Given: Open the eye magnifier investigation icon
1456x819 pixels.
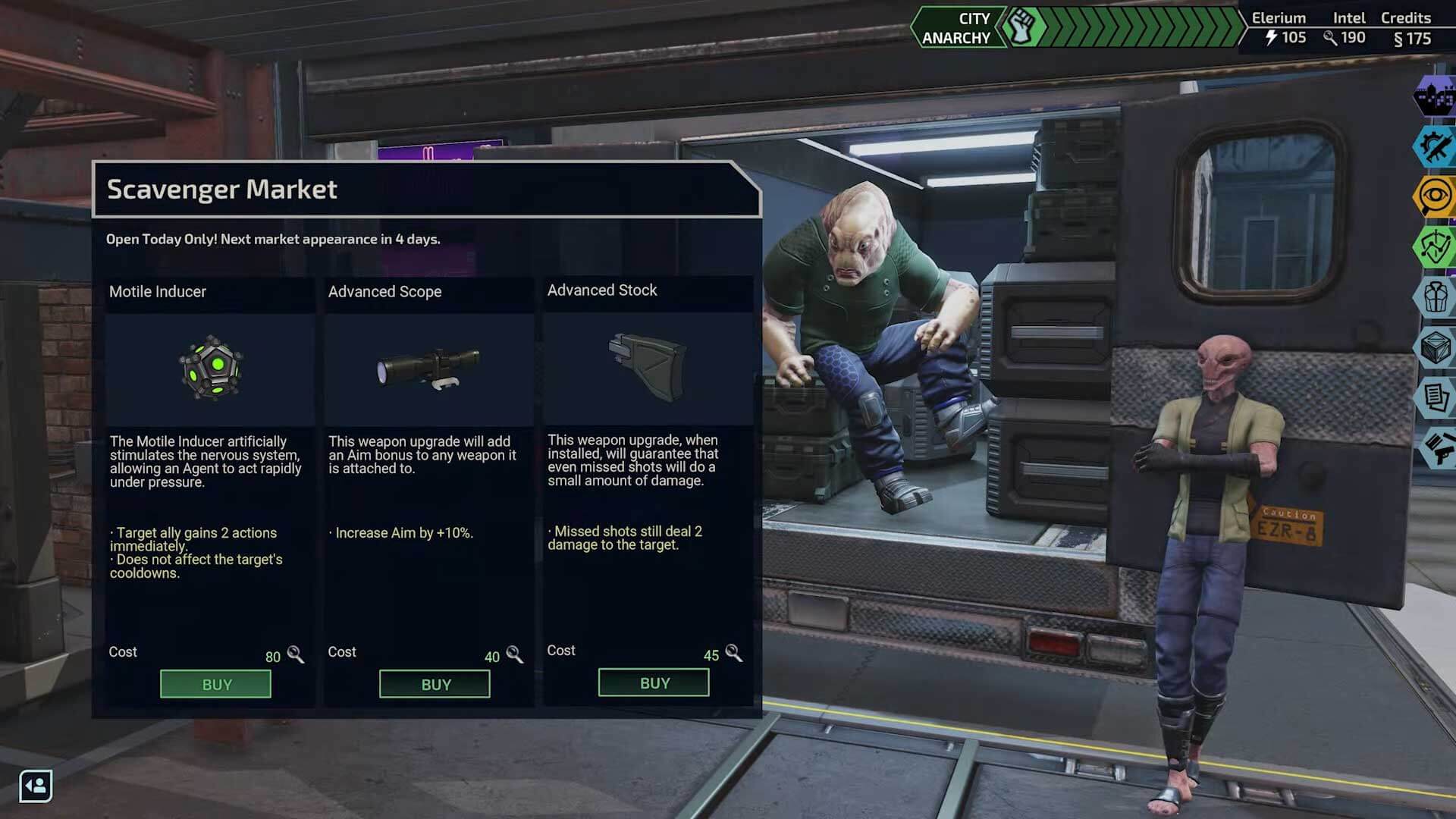Looking at the screenshot, I should (x=1435, y=197).
